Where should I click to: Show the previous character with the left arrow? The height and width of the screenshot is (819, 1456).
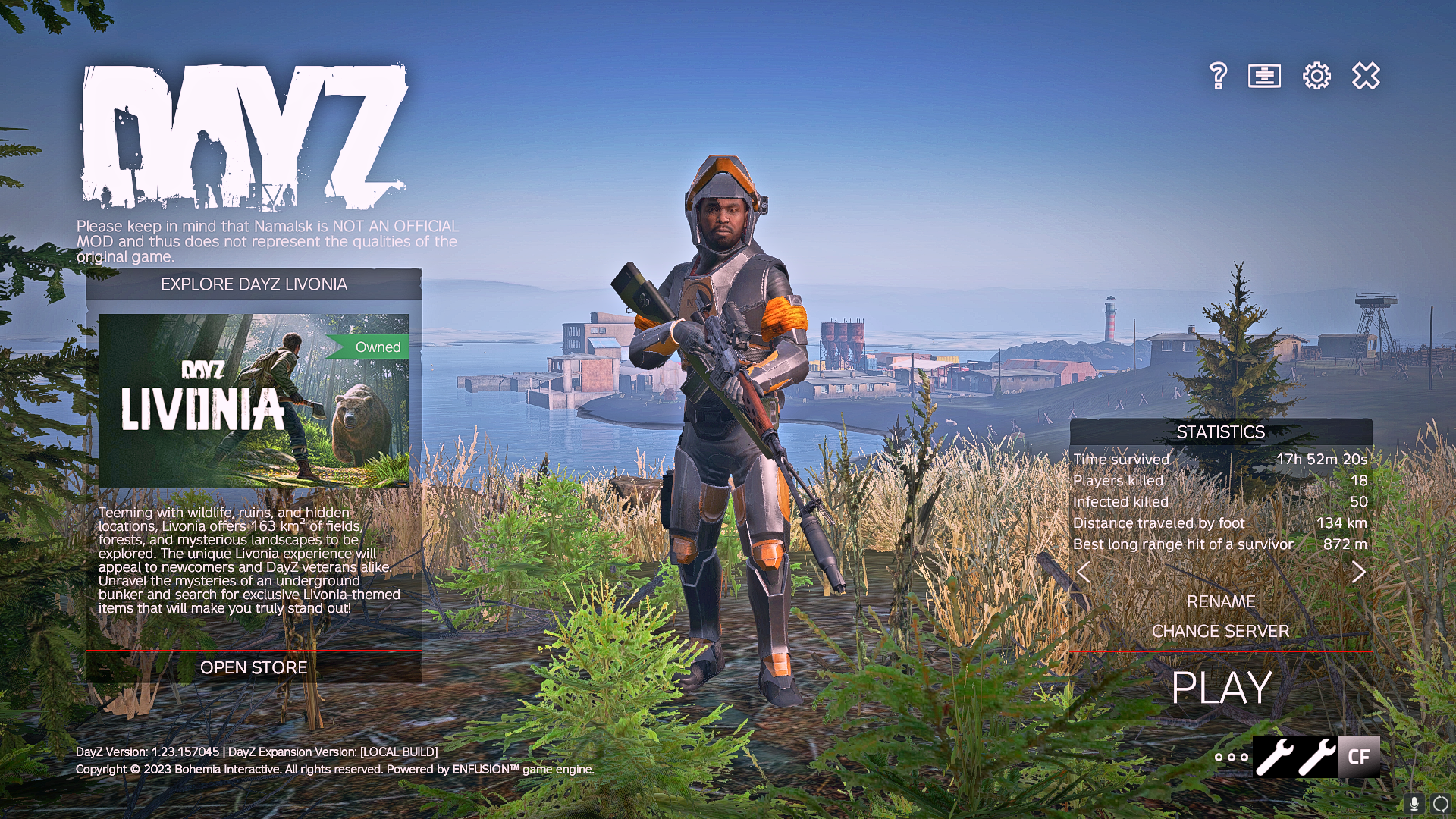pos(1084,573)
